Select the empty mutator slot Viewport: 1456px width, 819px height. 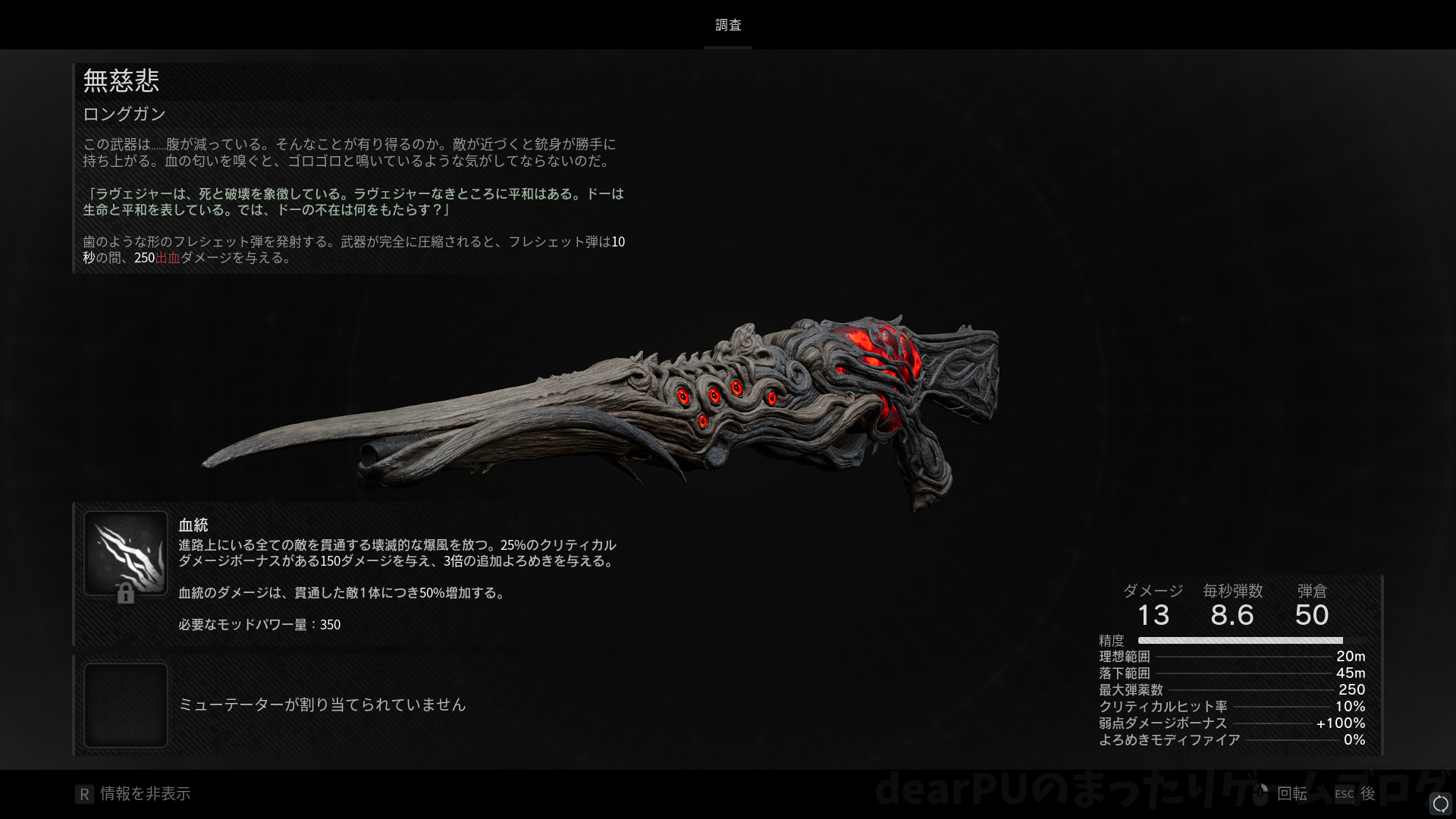(x=126, y=704)
